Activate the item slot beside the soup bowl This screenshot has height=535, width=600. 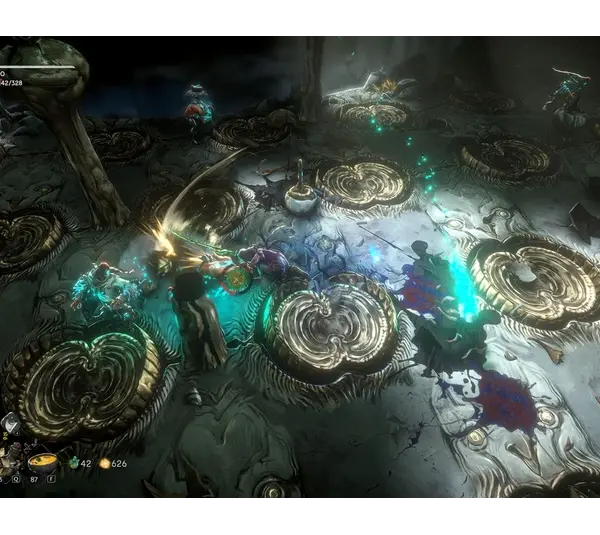[x=12, y=462]
